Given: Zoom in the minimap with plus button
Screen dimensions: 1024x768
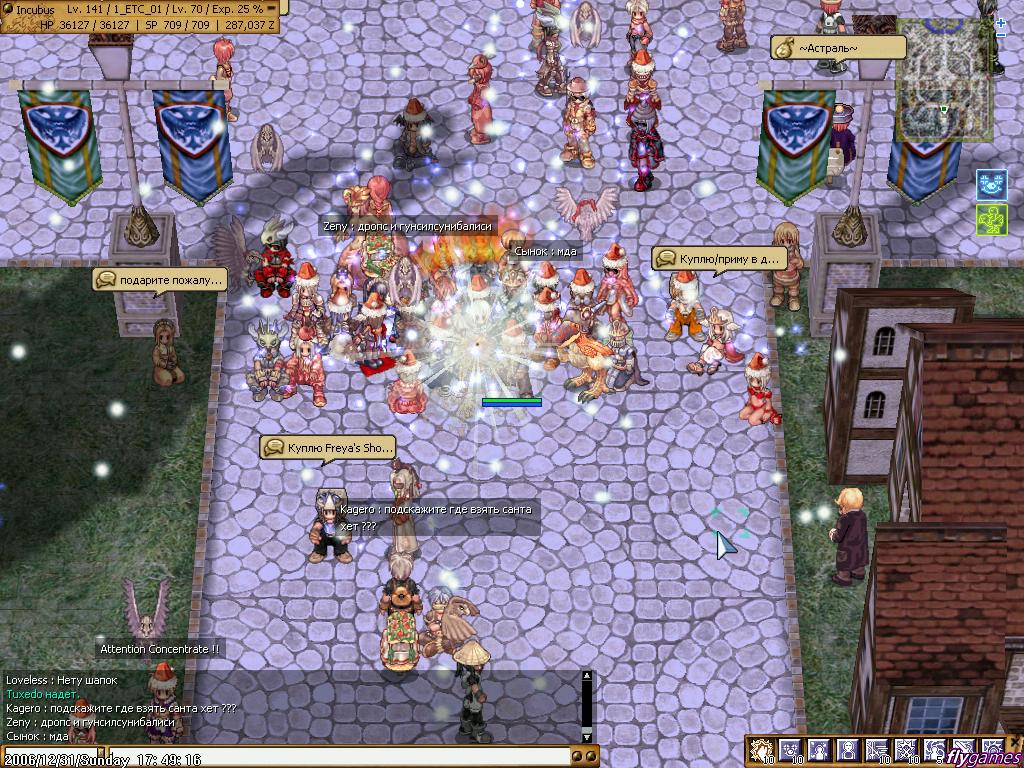Looking at the screenshot, I should pyautogui.click(x=1001, y=22).
